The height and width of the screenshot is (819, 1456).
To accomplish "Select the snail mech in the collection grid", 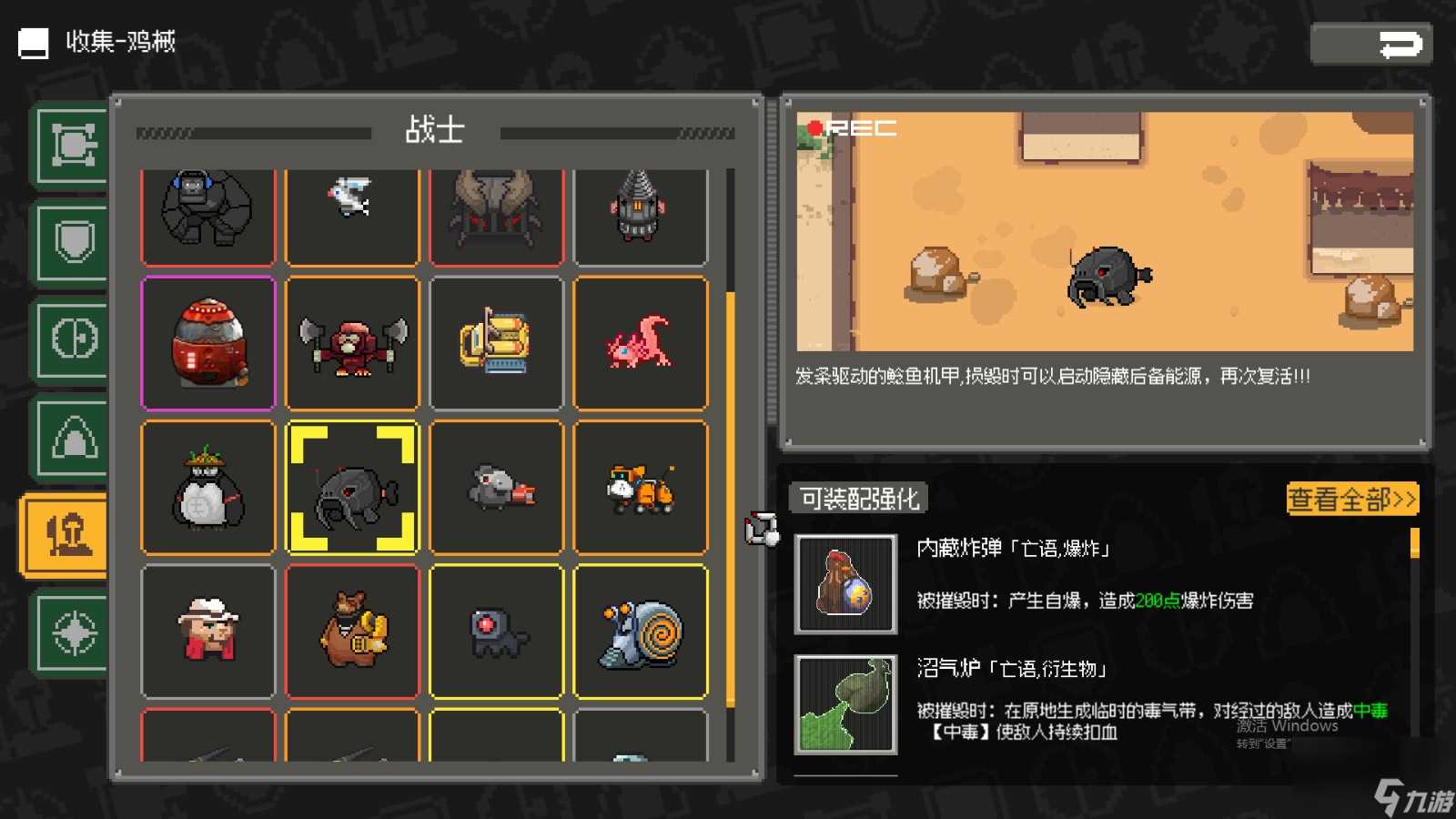I will click(641, 630).
